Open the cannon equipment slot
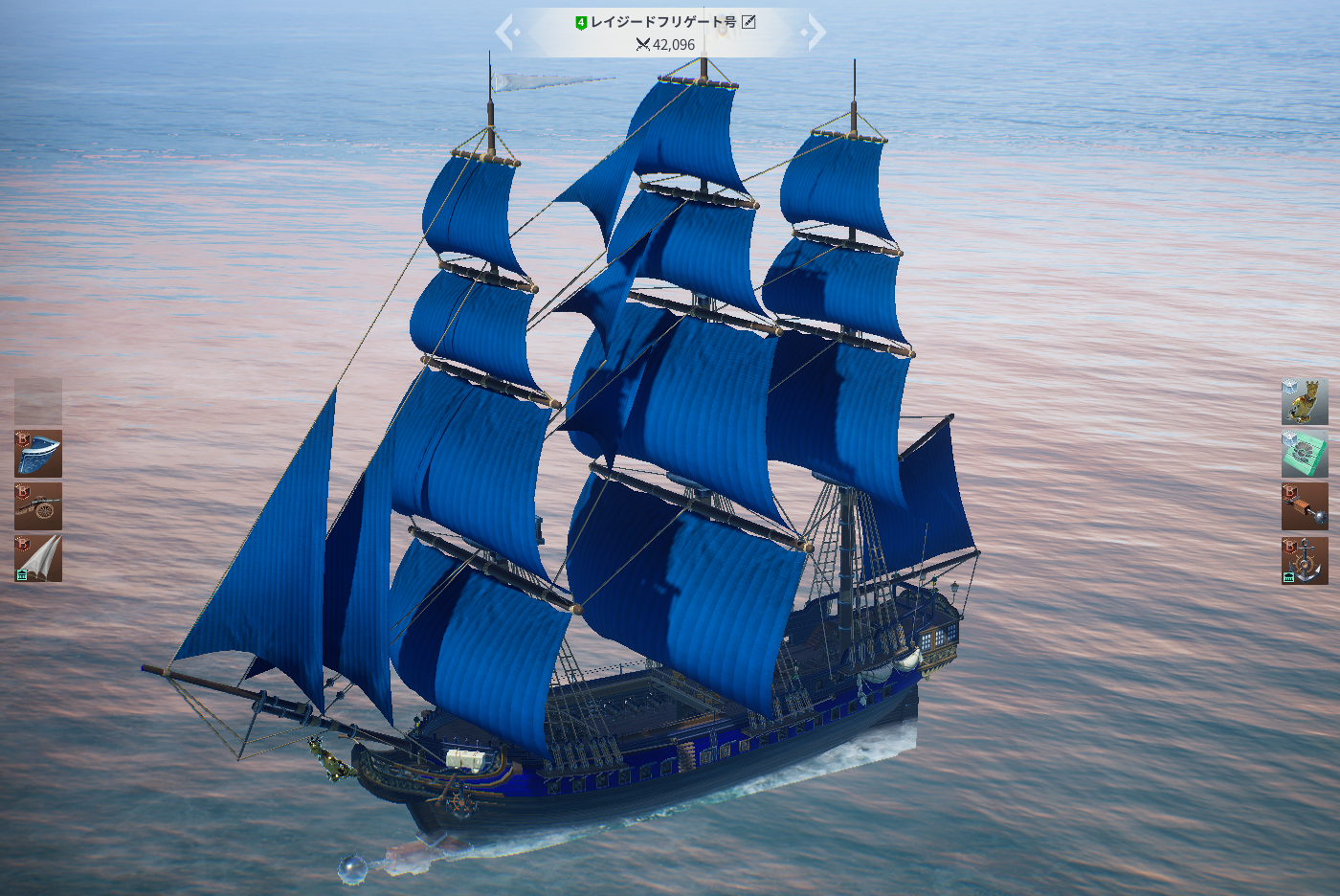This screenshot has width=1340, height=896. point(38,506)
